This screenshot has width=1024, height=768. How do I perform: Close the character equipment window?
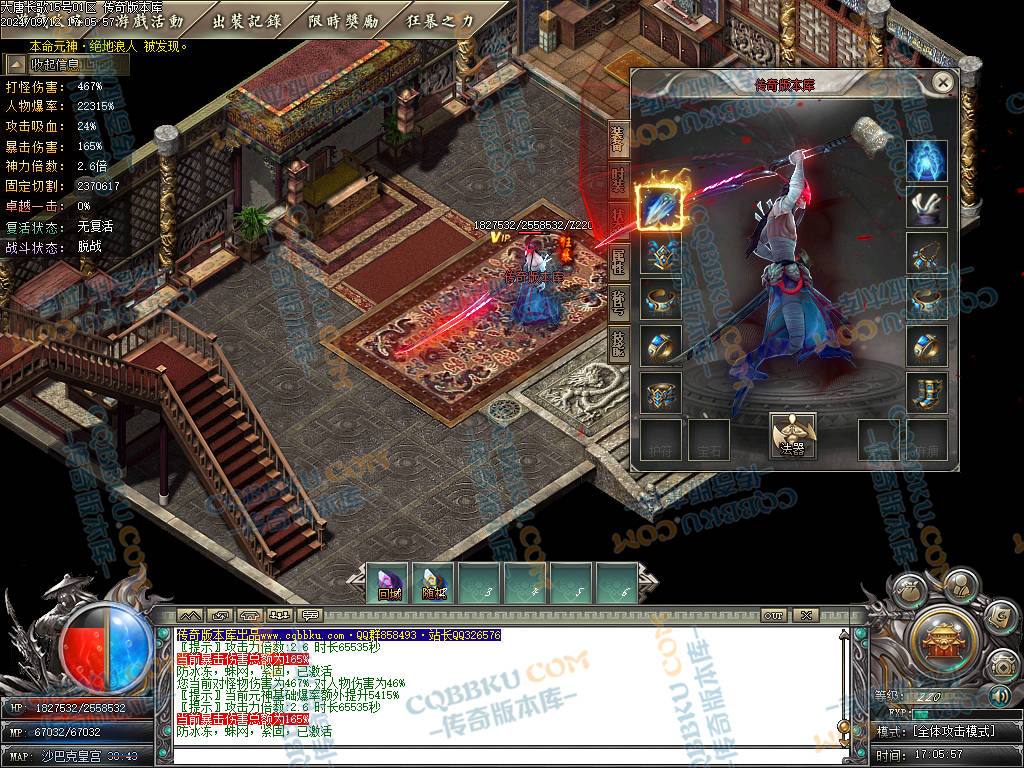942,82
